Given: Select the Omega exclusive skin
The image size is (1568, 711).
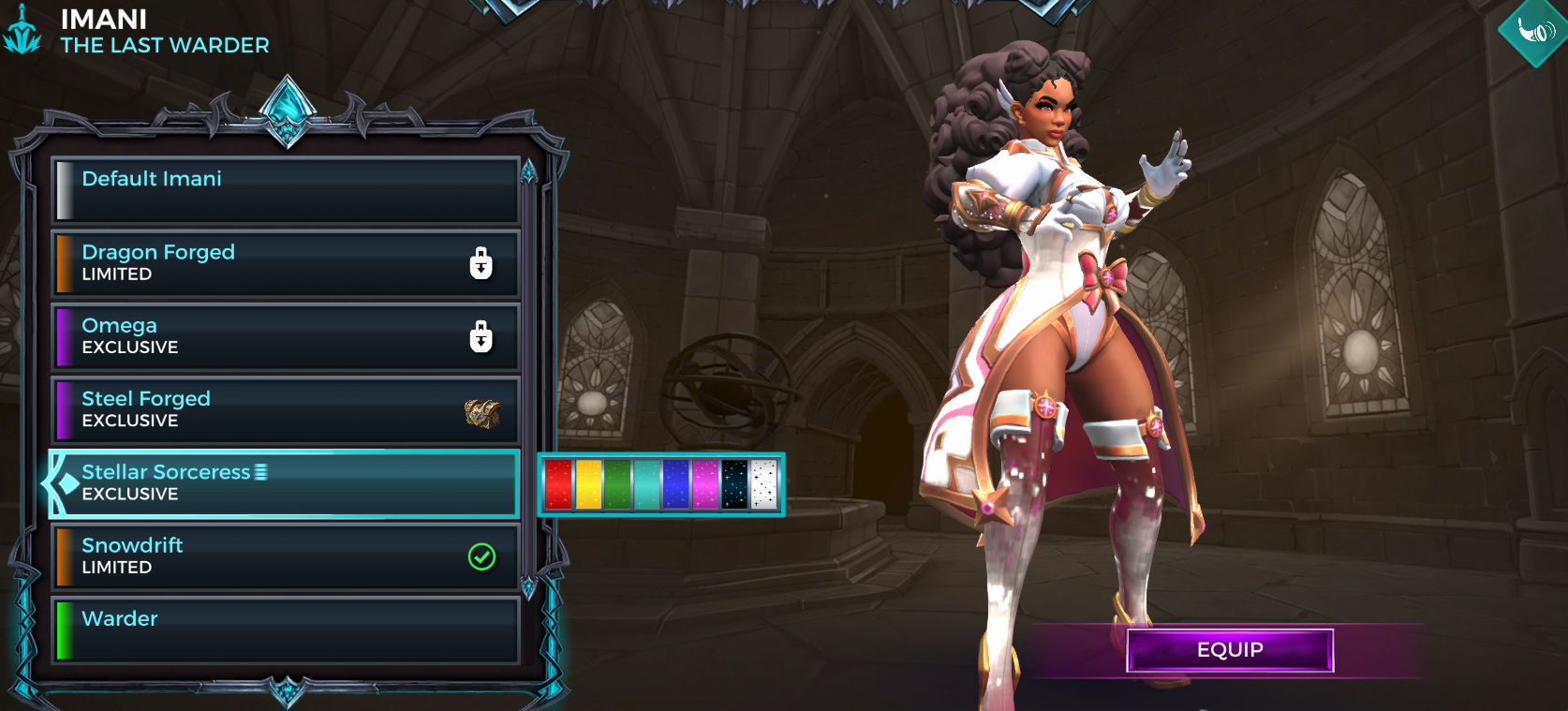Looking at the screenshot, I should (285, 336).
